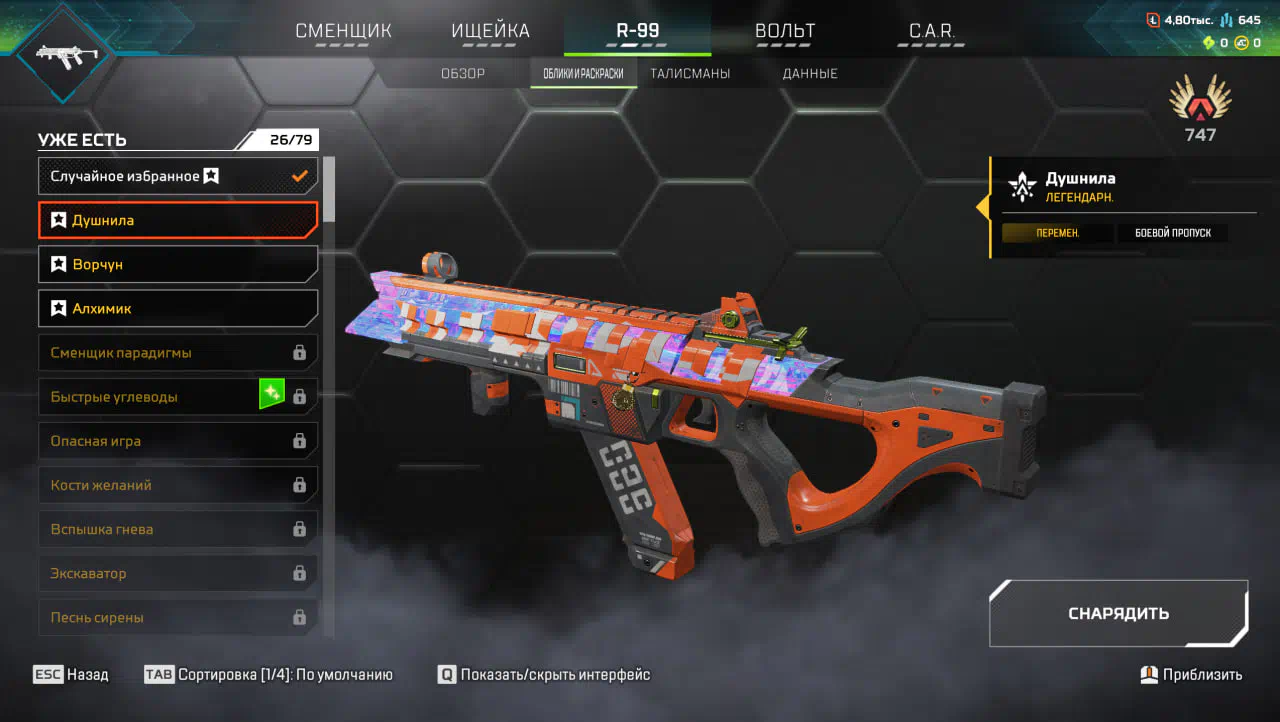1280x722 pixels.
Task: Click the skin list scrollbar
Action: click(x=329, y=400)
